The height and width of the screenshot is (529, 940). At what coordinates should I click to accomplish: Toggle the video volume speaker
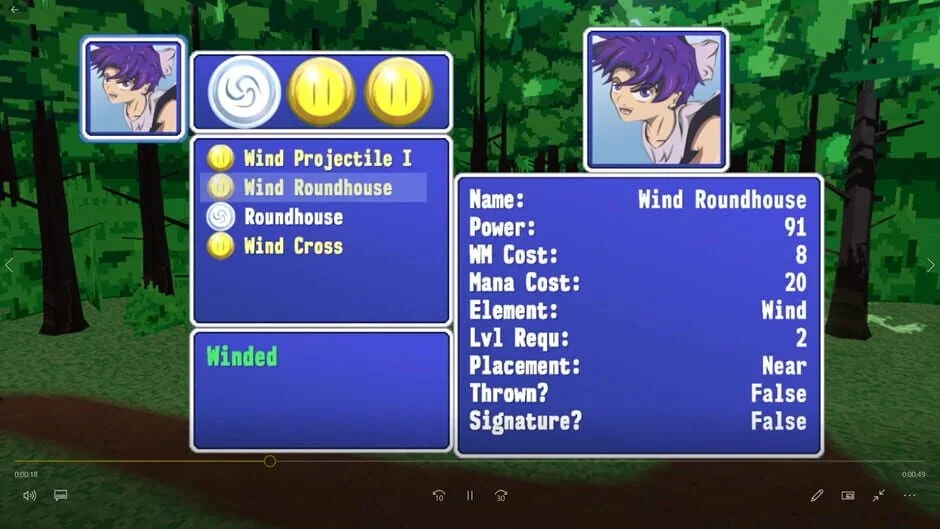[x=29, y=495]
